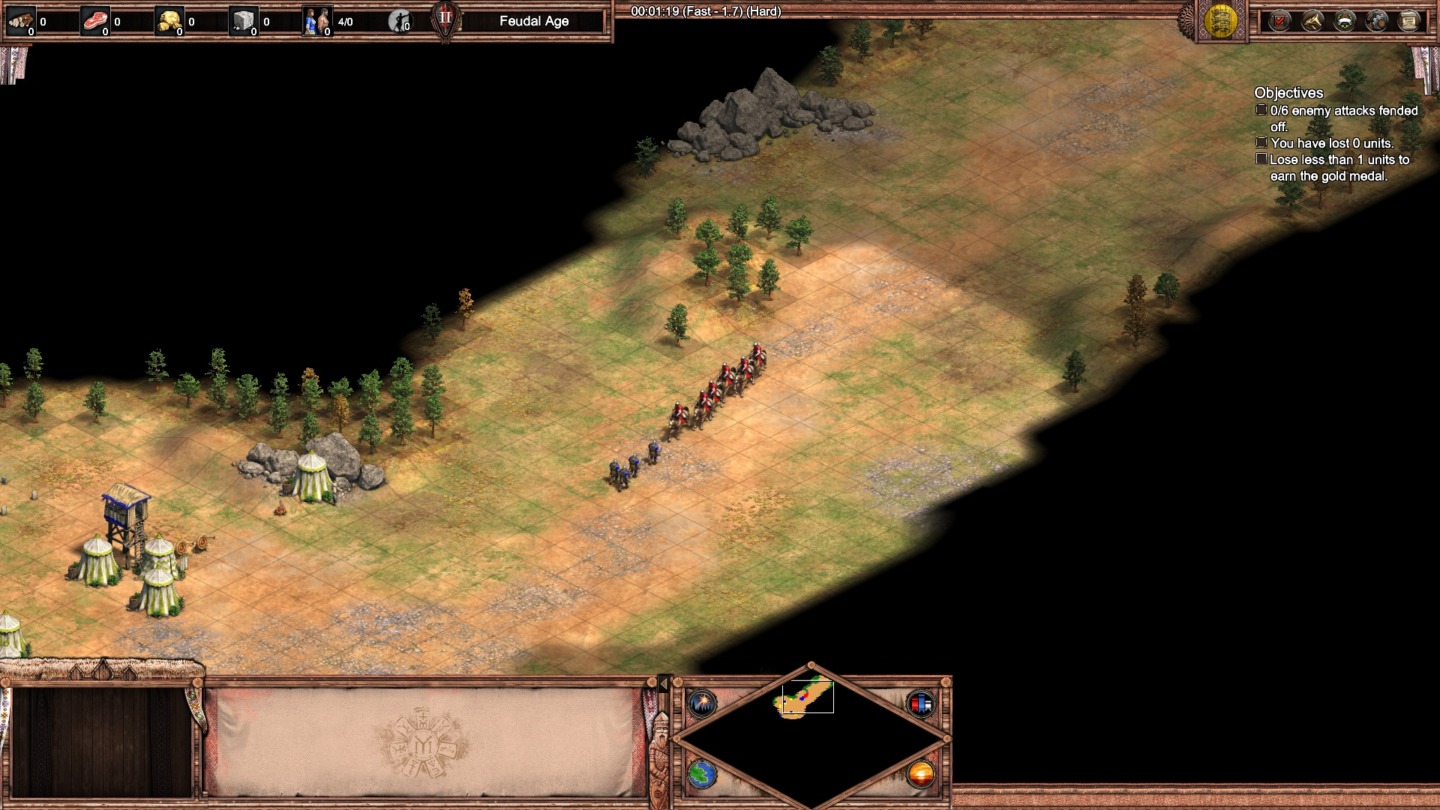Image resolution: width=1440 pixels, height=810 pixels.
Task: Click the wood resource icon
Action: tap(21, 20)
